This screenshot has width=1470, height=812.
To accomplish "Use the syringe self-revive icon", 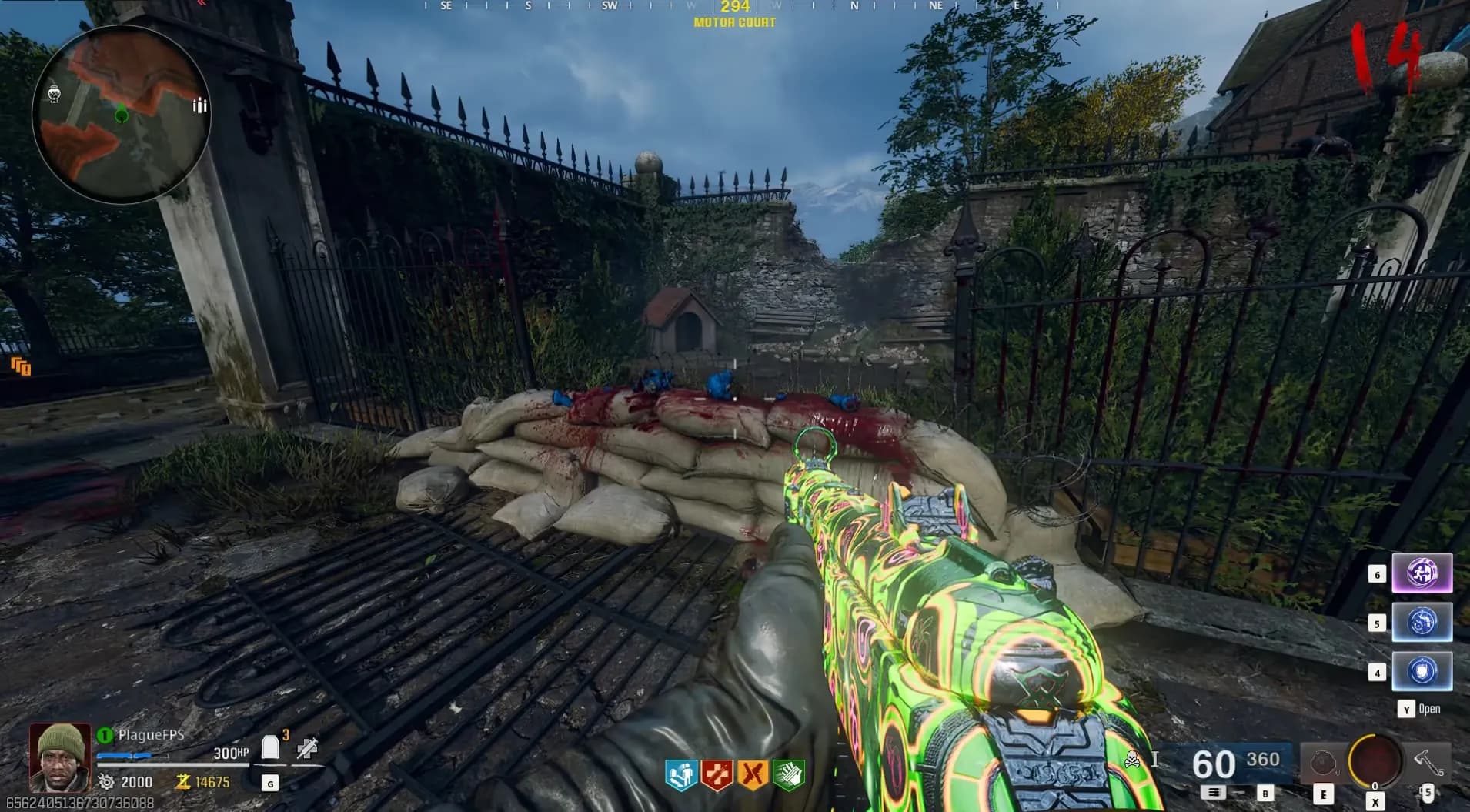I will click(307, 747).
